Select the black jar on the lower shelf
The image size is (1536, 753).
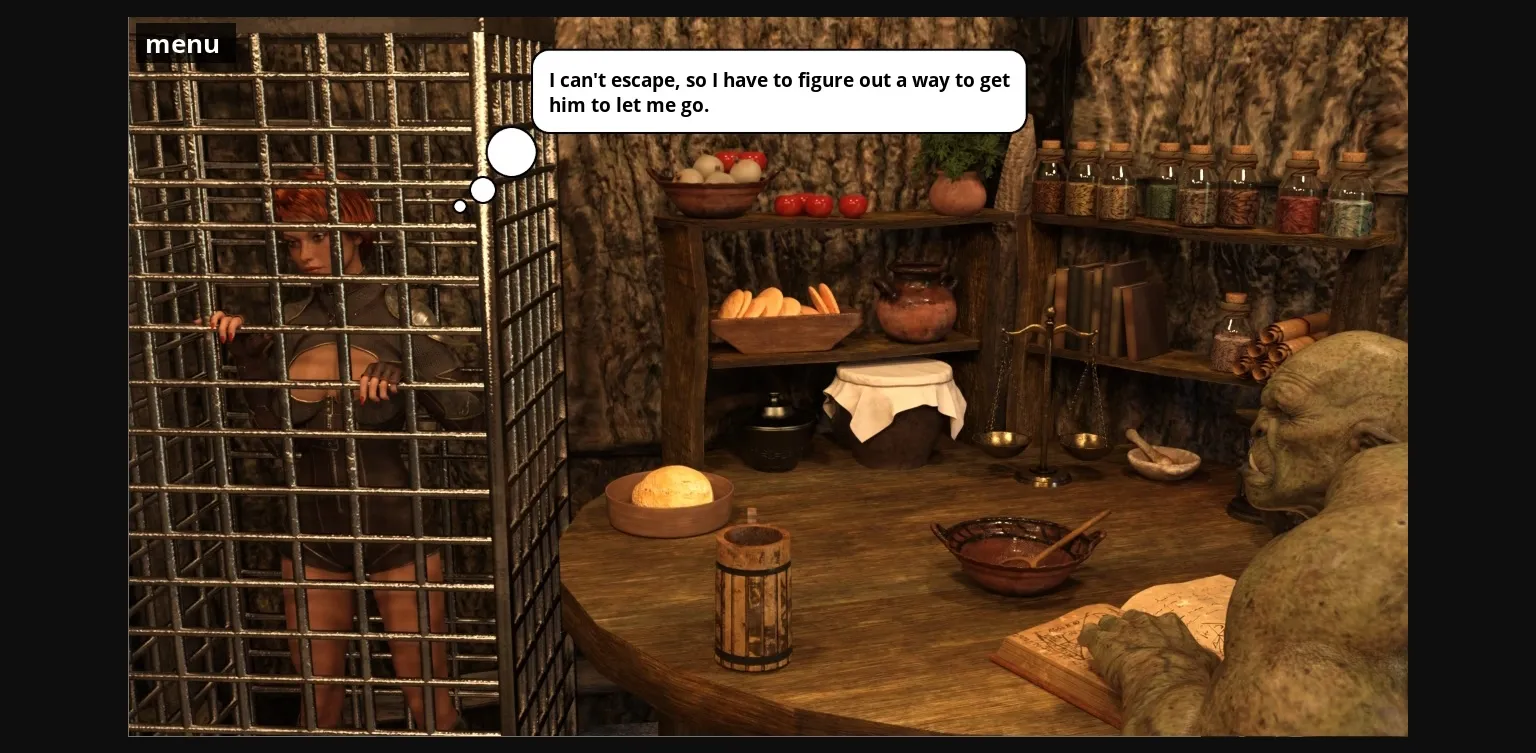[x=775, y=435]
